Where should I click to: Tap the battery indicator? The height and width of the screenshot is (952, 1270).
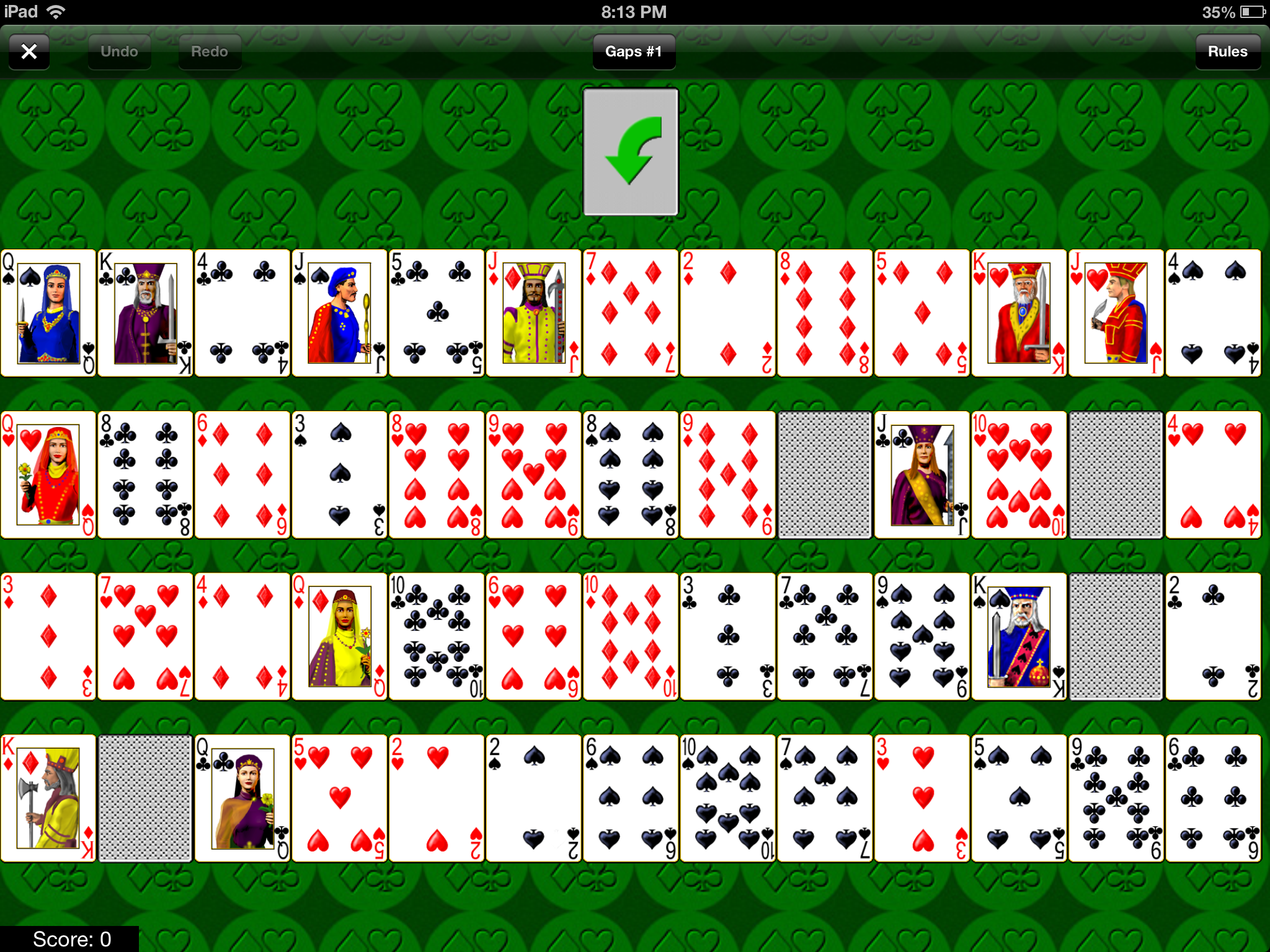[x=1250, y=11]
